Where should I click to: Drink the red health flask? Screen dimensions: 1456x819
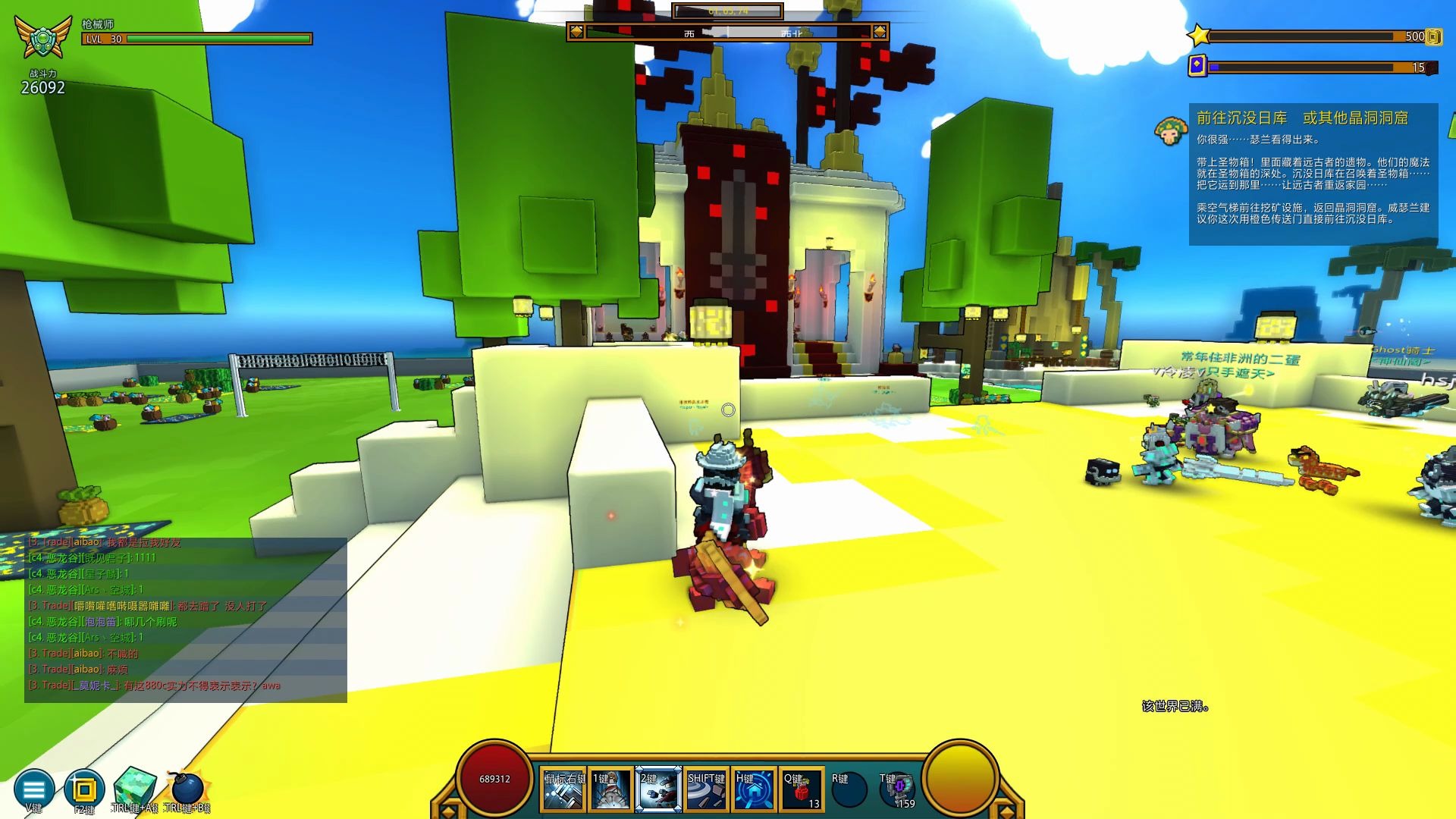(802, 789)
